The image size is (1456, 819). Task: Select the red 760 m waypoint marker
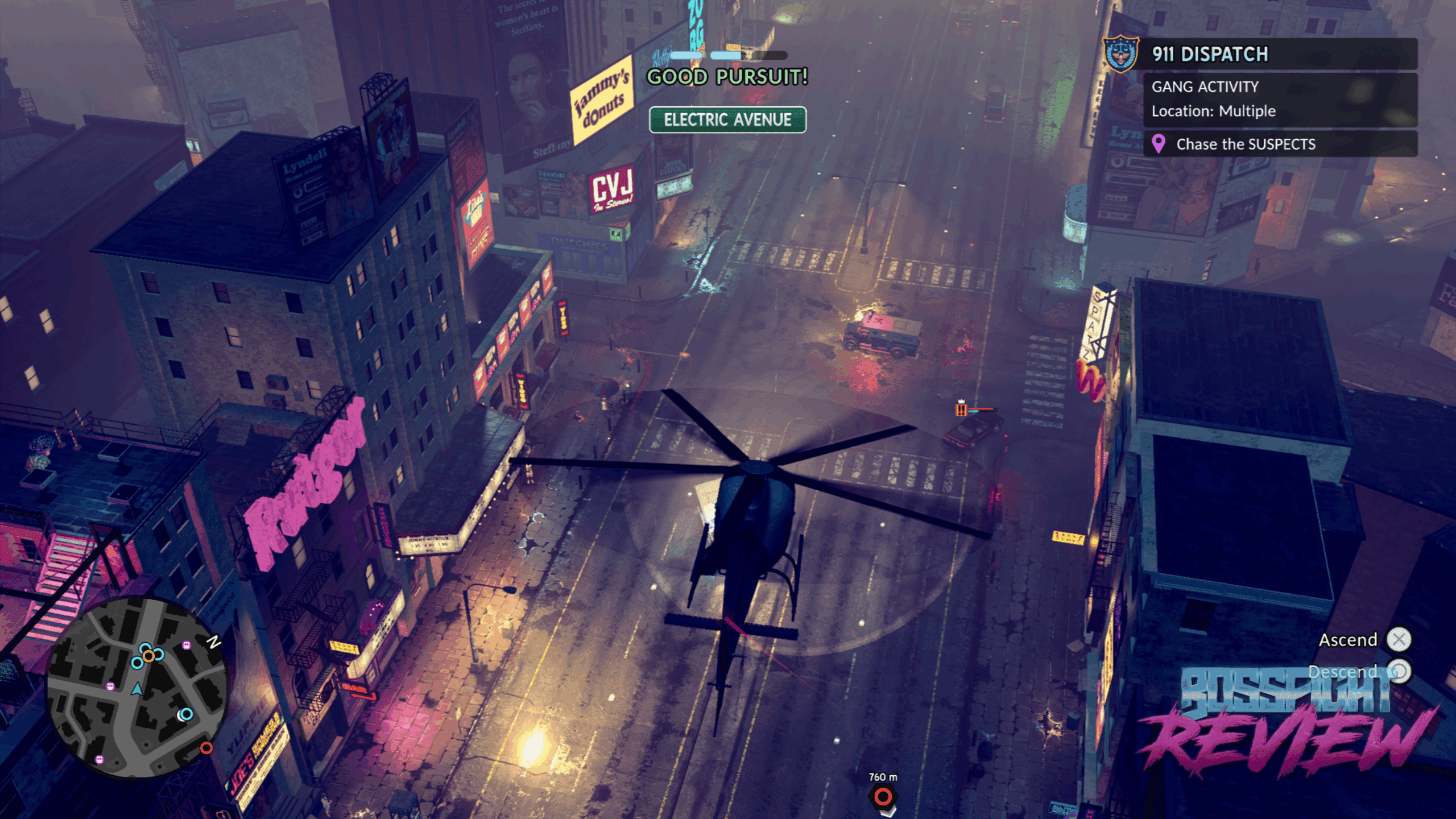883,797
